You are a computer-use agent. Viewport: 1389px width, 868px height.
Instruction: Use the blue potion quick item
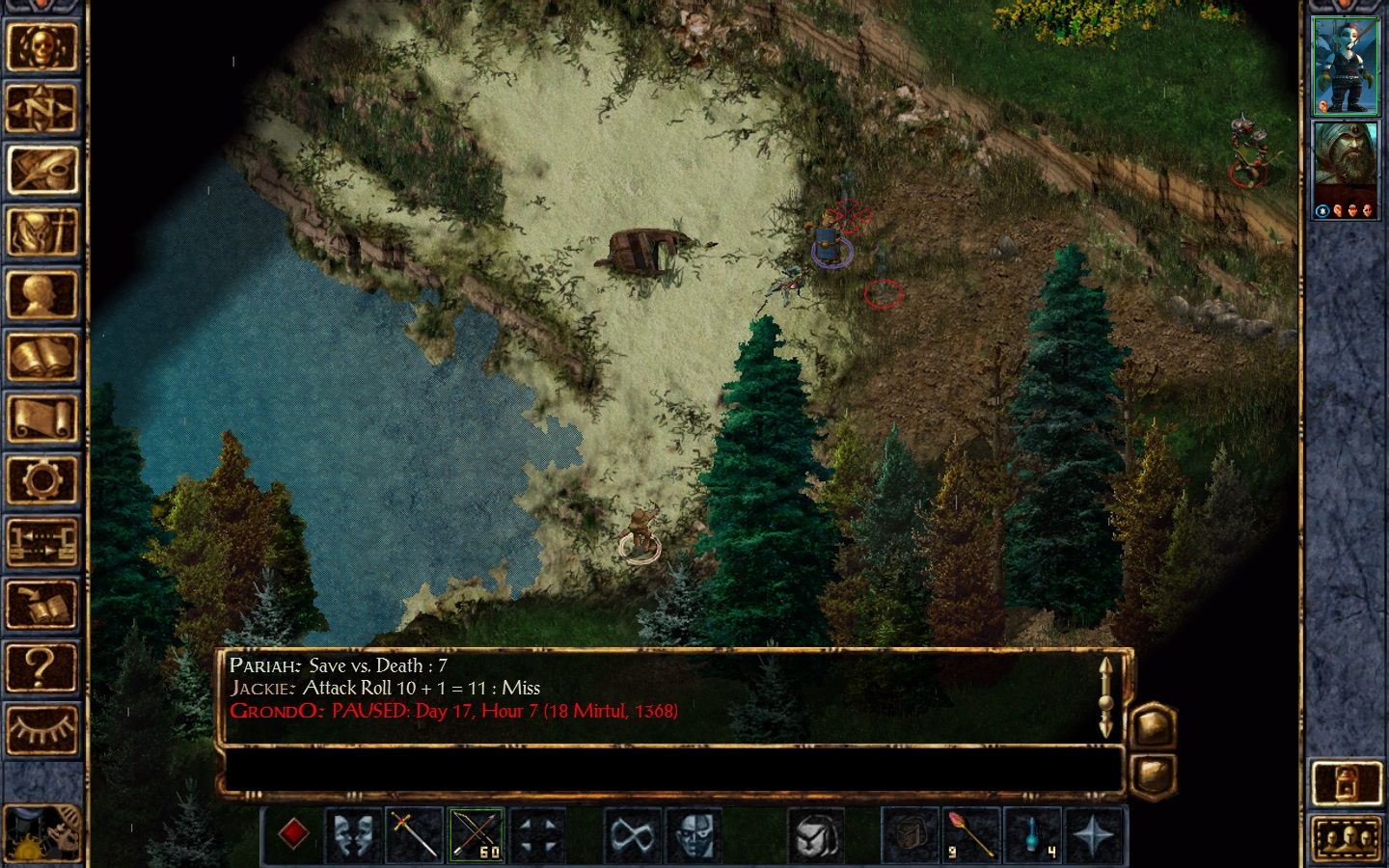pyautogui.click(x=1032, y=834)
